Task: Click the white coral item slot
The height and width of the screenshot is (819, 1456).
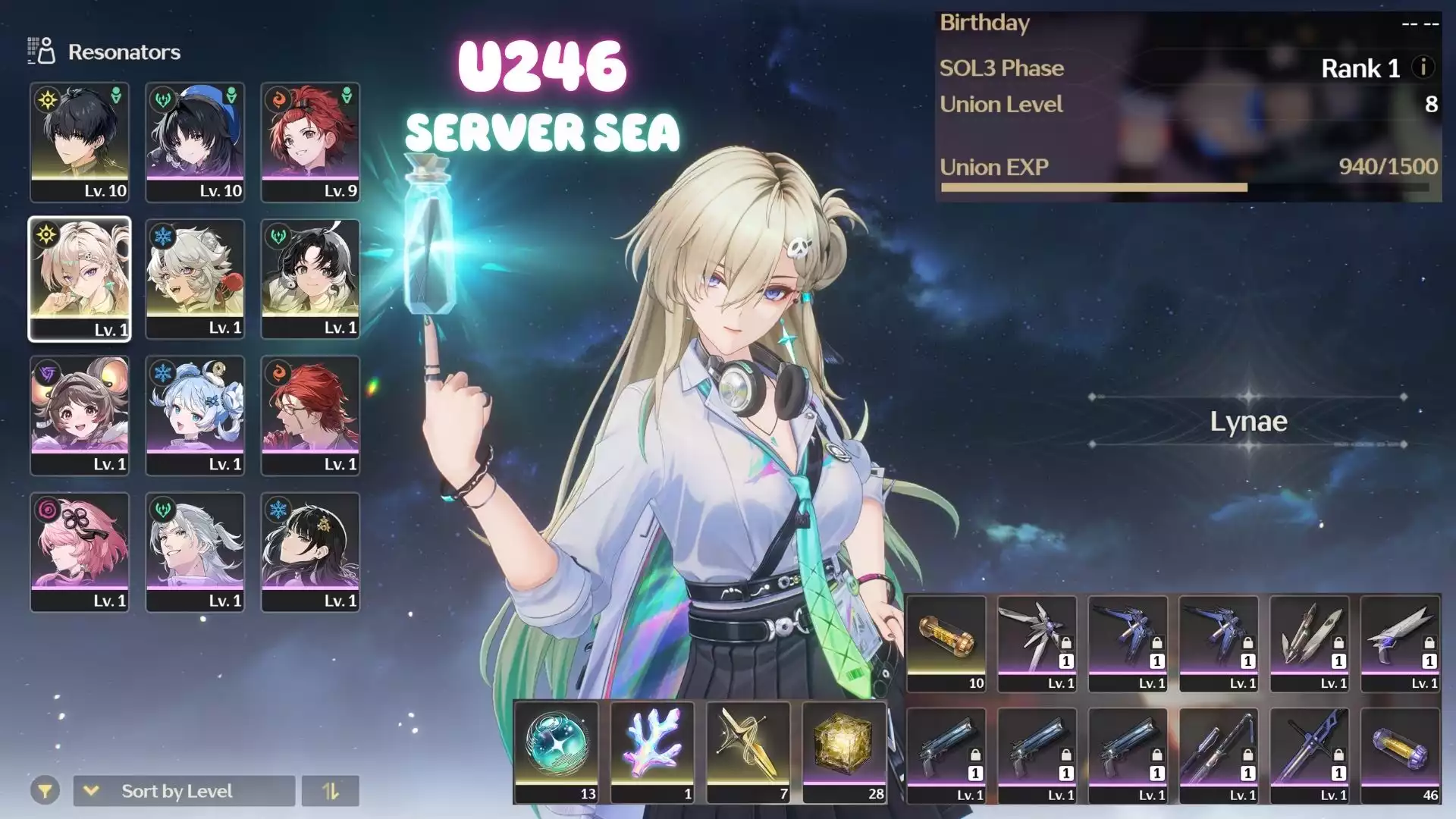Action: [652, 751]
